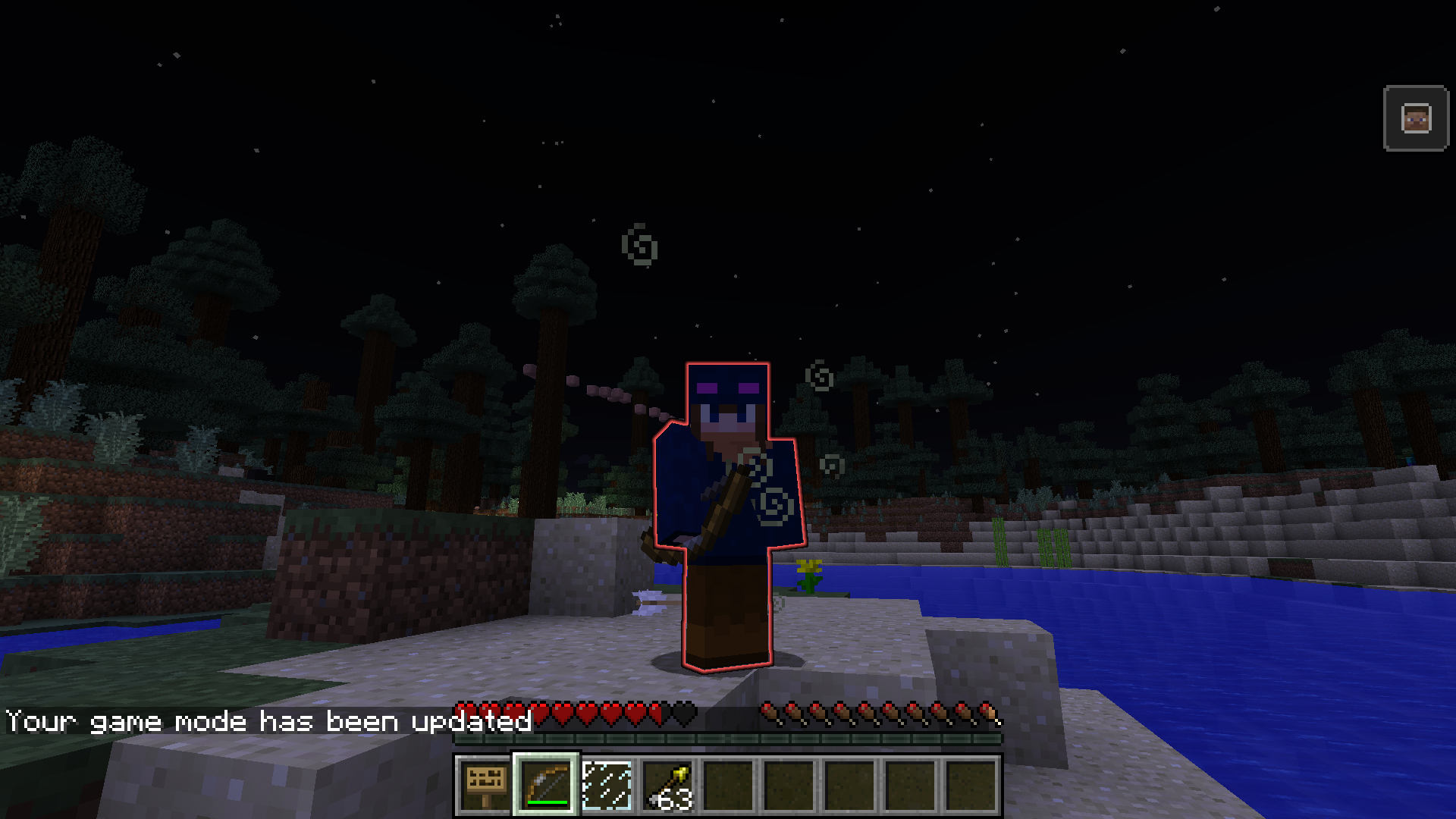Click the Steve head icon box
The height and width of the screenshot is (819, 1456).
point(1416,119)
